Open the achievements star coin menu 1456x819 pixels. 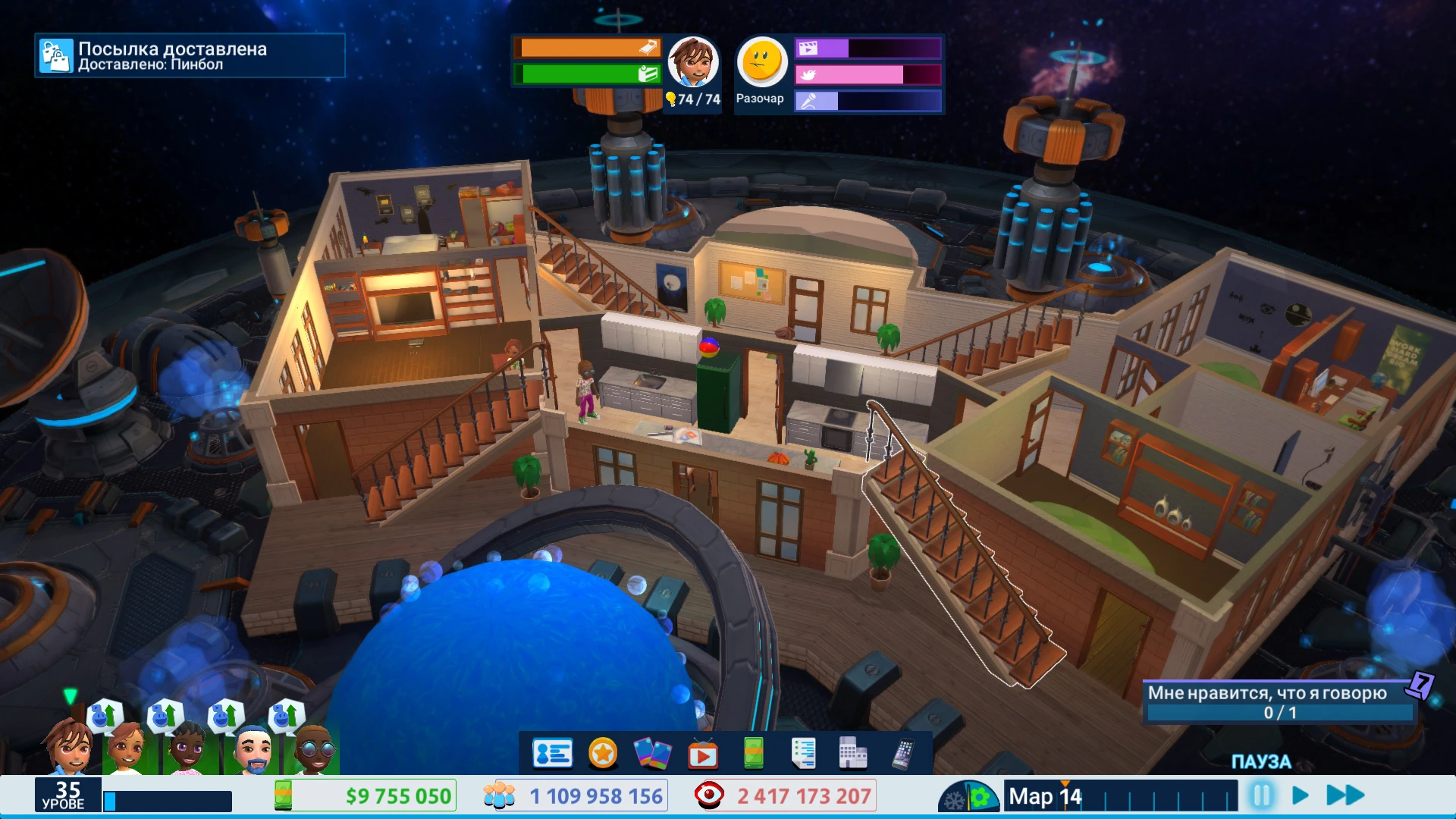click(603, 755)
